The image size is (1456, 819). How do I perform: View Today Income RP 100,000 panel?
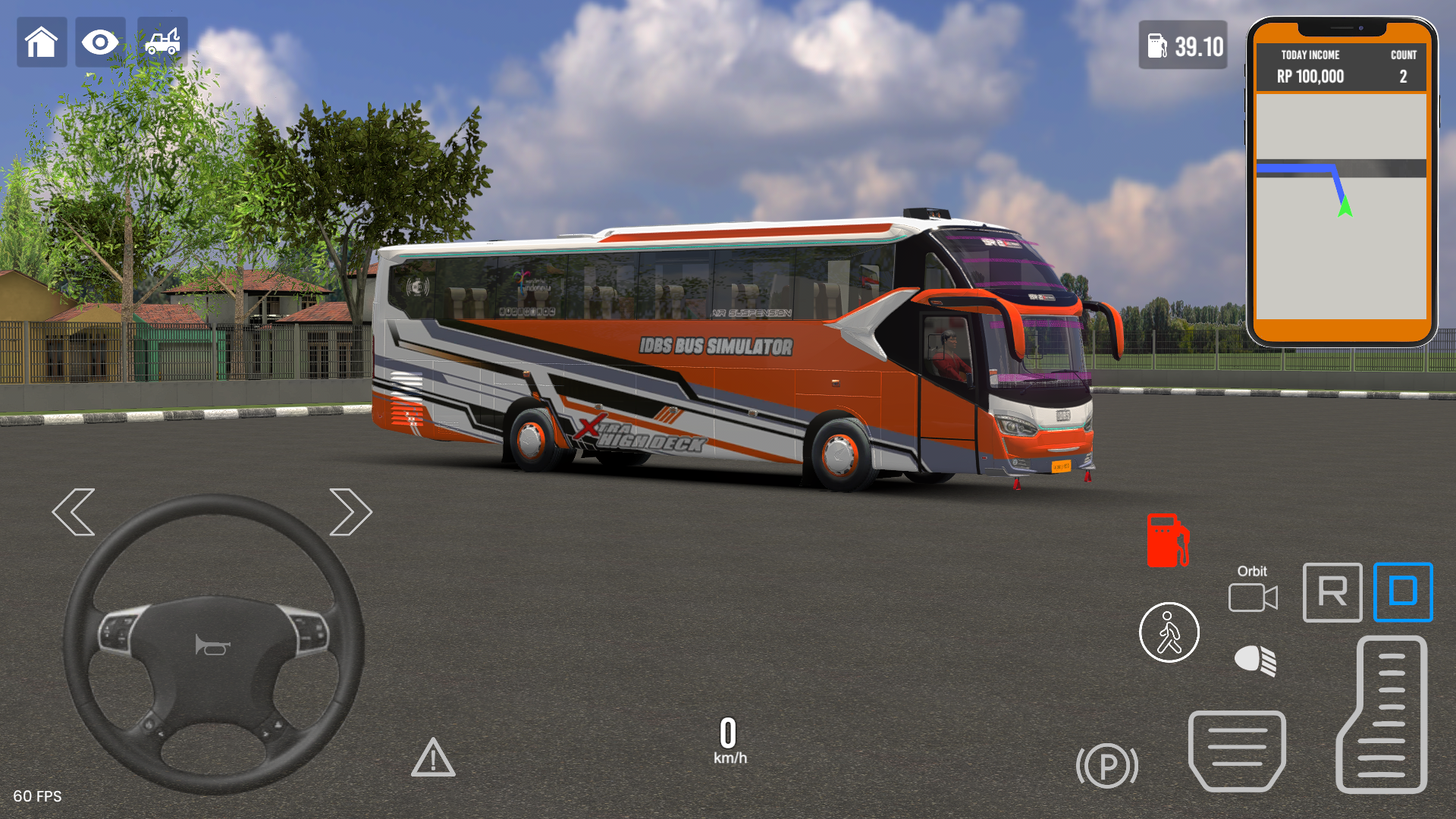(1310, 67)
